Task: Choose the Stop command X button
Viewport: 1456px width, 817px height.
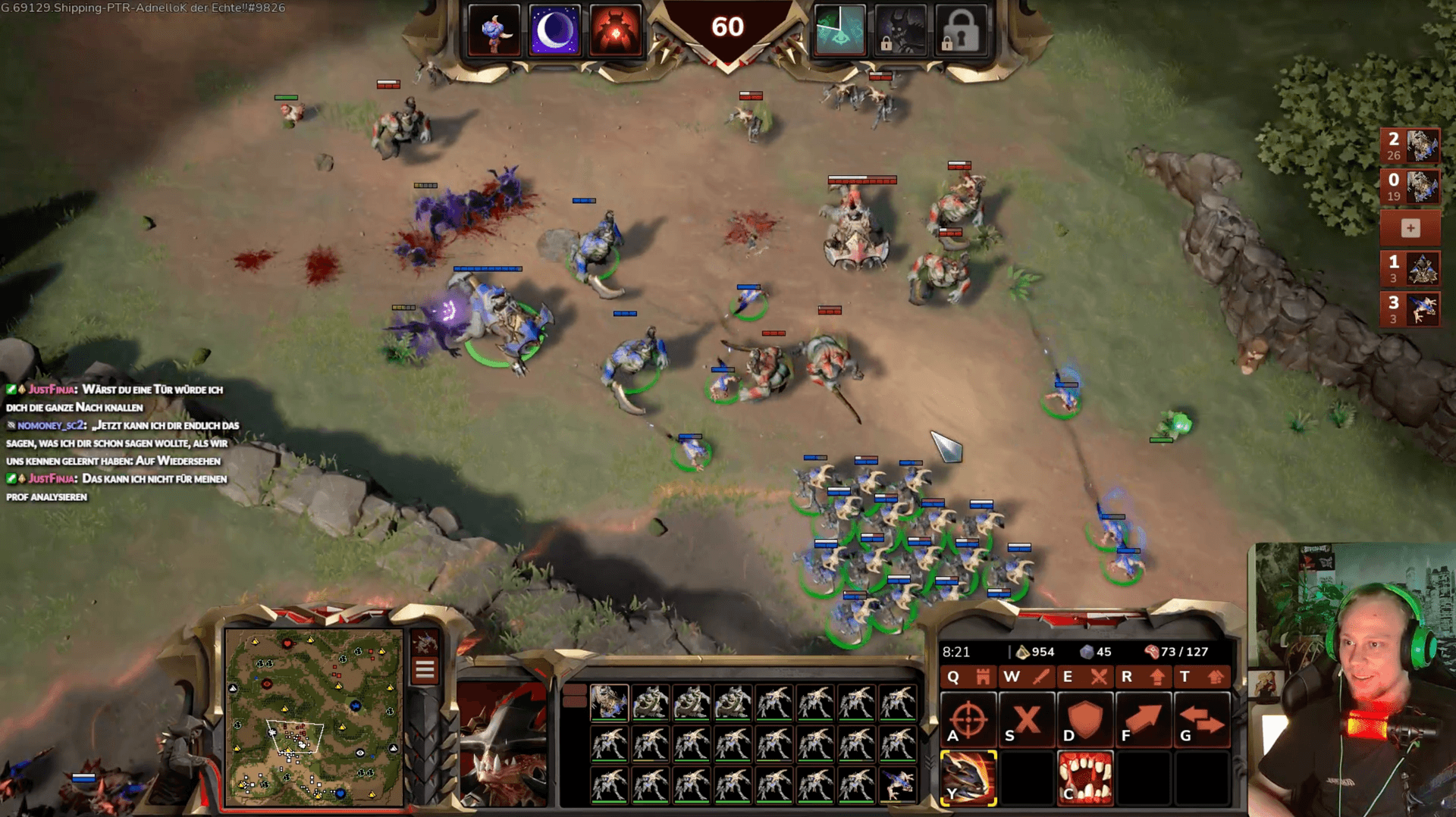Action: (1027, 720)
